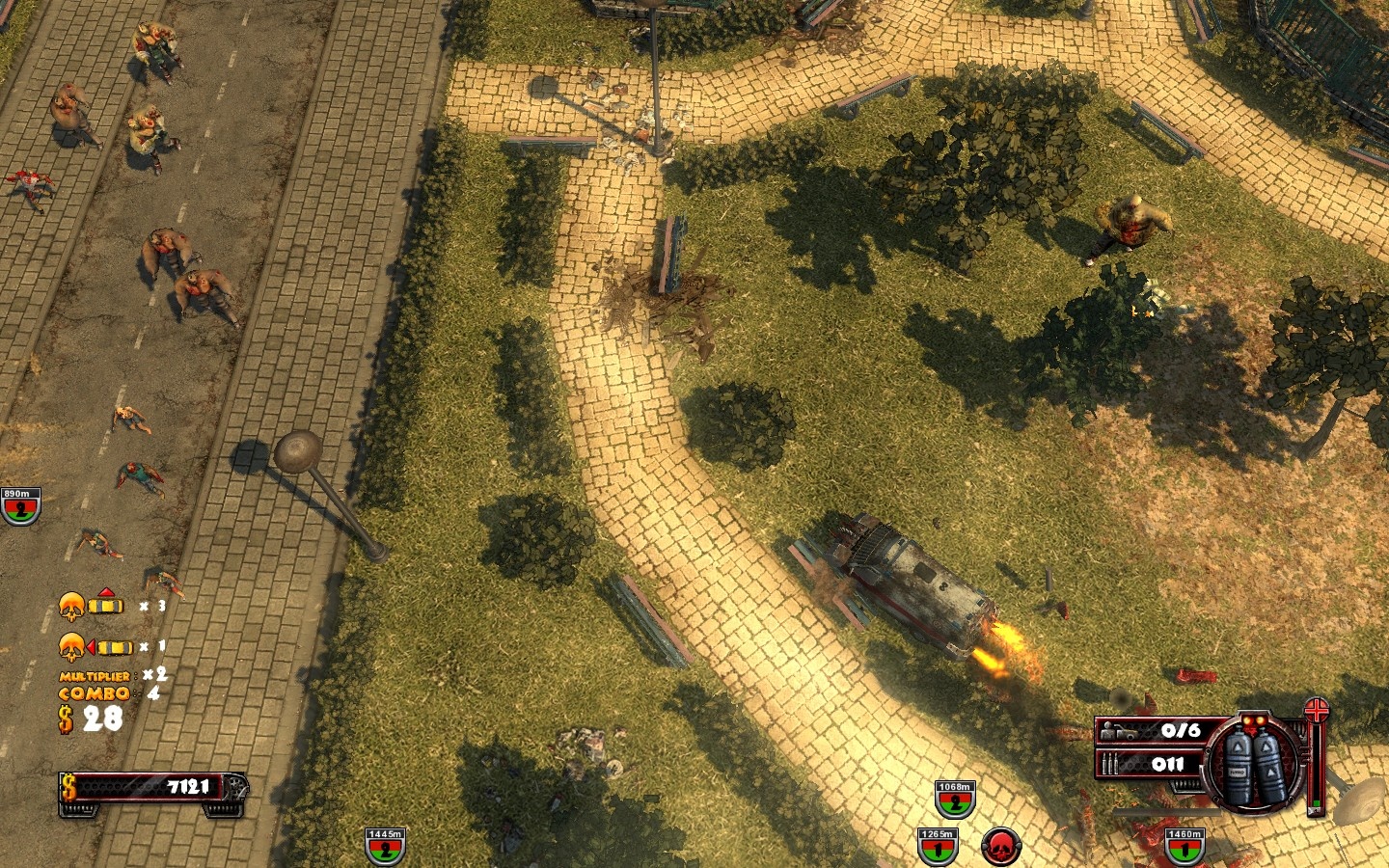Click the red skull marker icon
Screen dimensions: 1389x868
[1001, 846]
